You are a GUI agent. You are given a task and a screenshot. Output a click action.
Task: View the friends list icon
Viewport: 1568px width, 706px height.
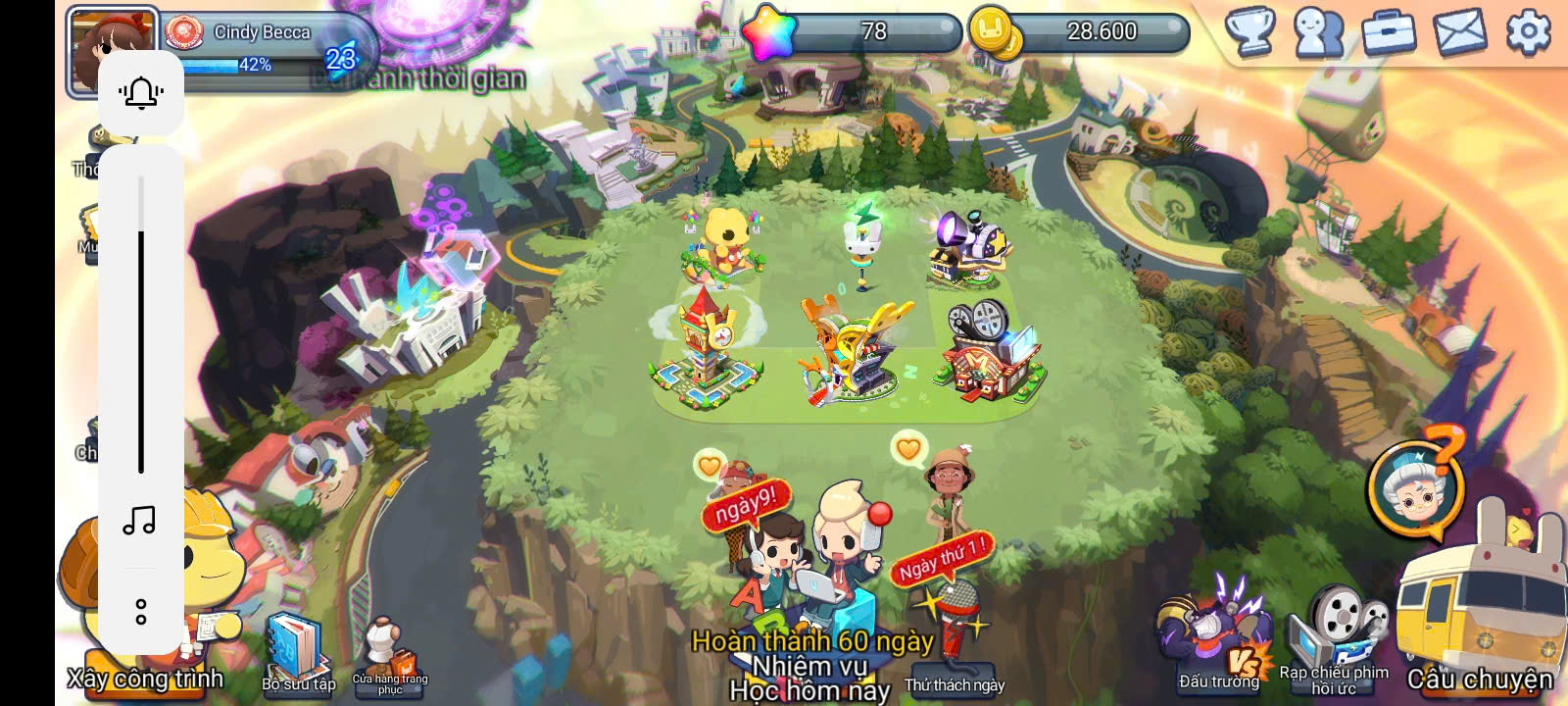click(x=1319, y=32)
